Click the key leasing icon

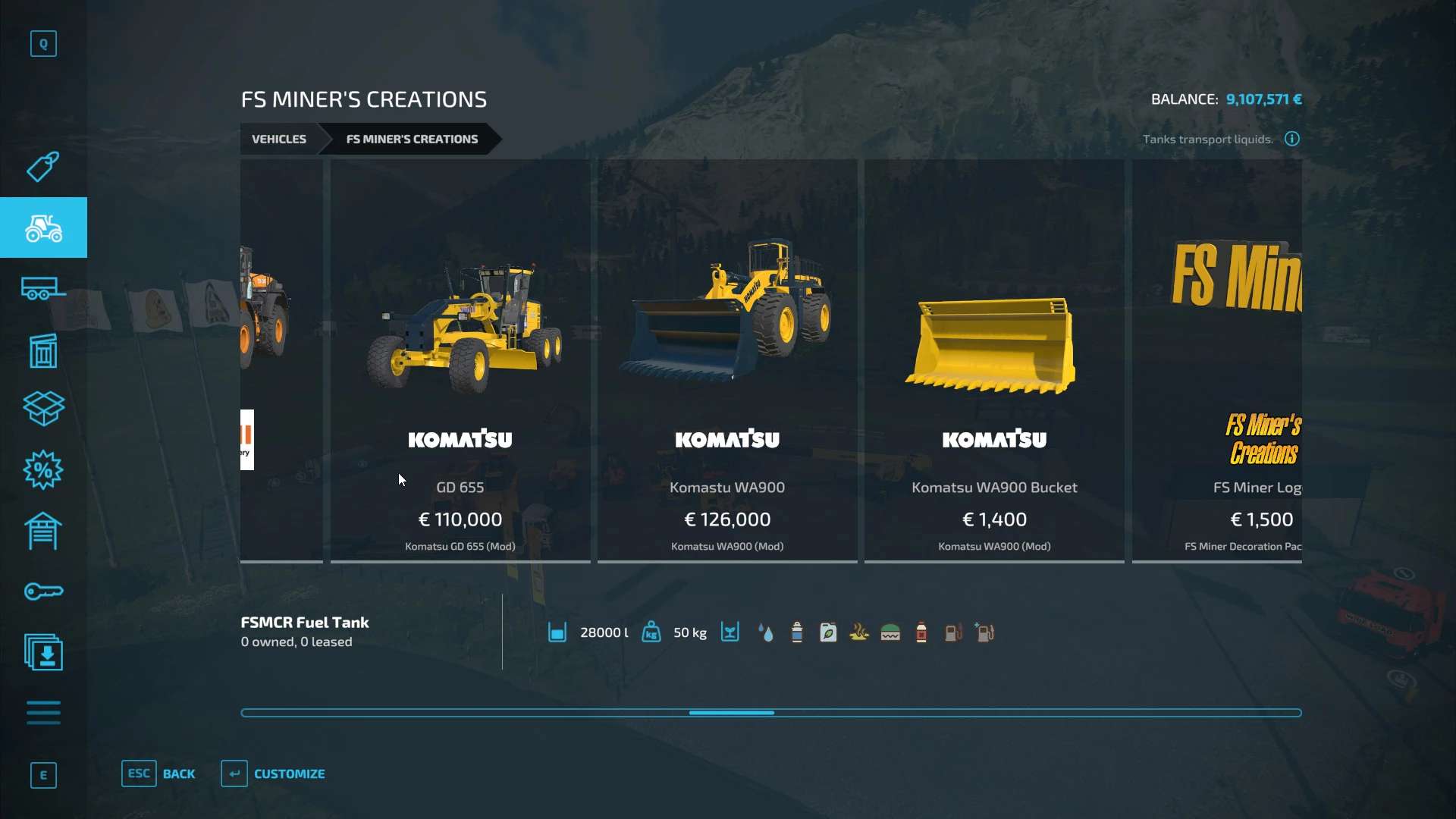[x=43, y=591]
